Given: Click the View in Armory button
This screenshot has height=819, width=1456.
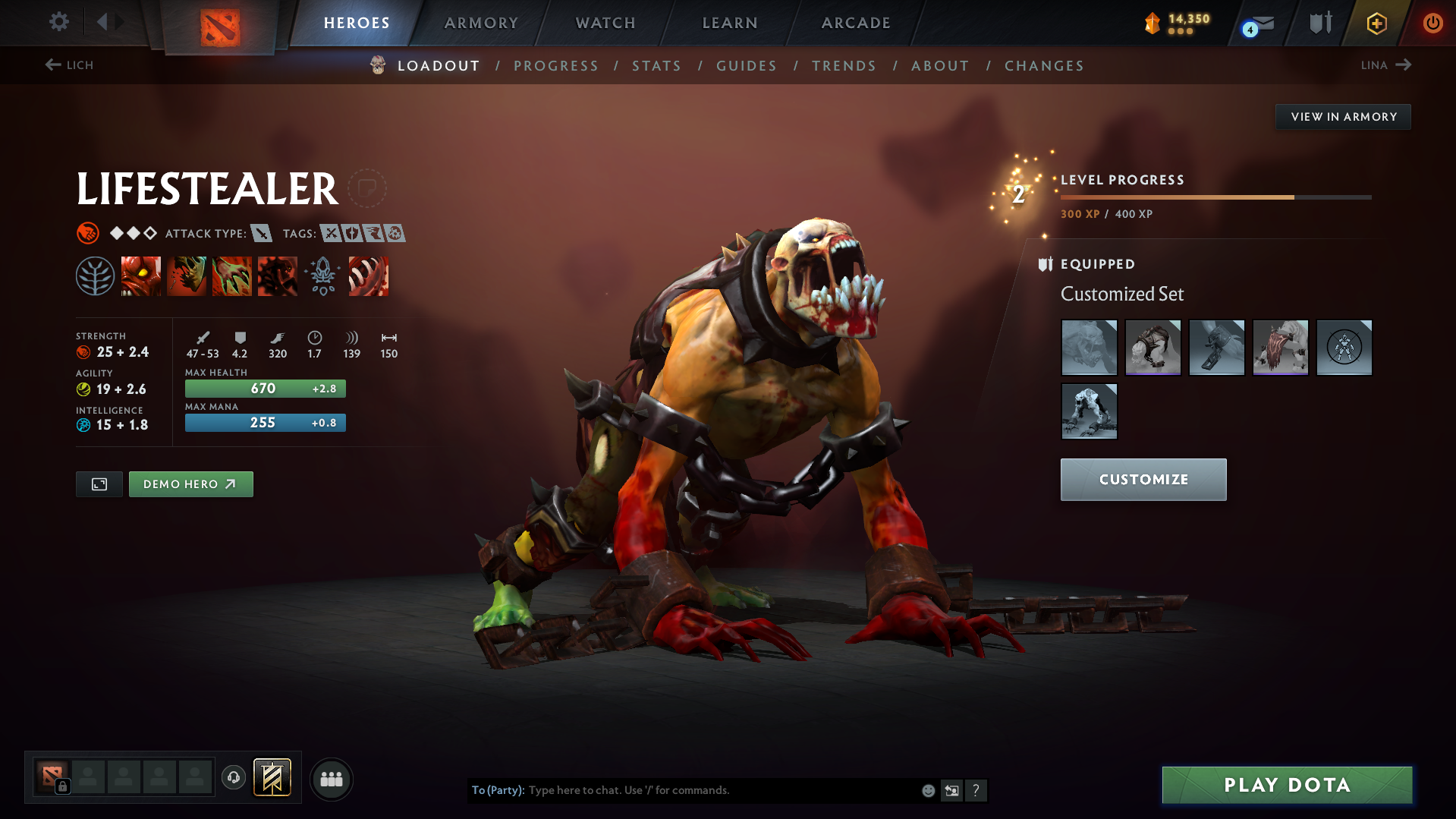Looking at the screenshot, I should [1343, 117].
